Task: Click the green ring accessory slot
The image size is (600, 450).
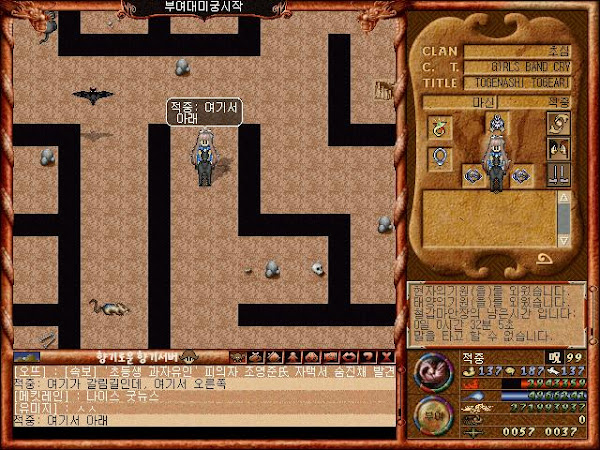Action: pos(438,126)
